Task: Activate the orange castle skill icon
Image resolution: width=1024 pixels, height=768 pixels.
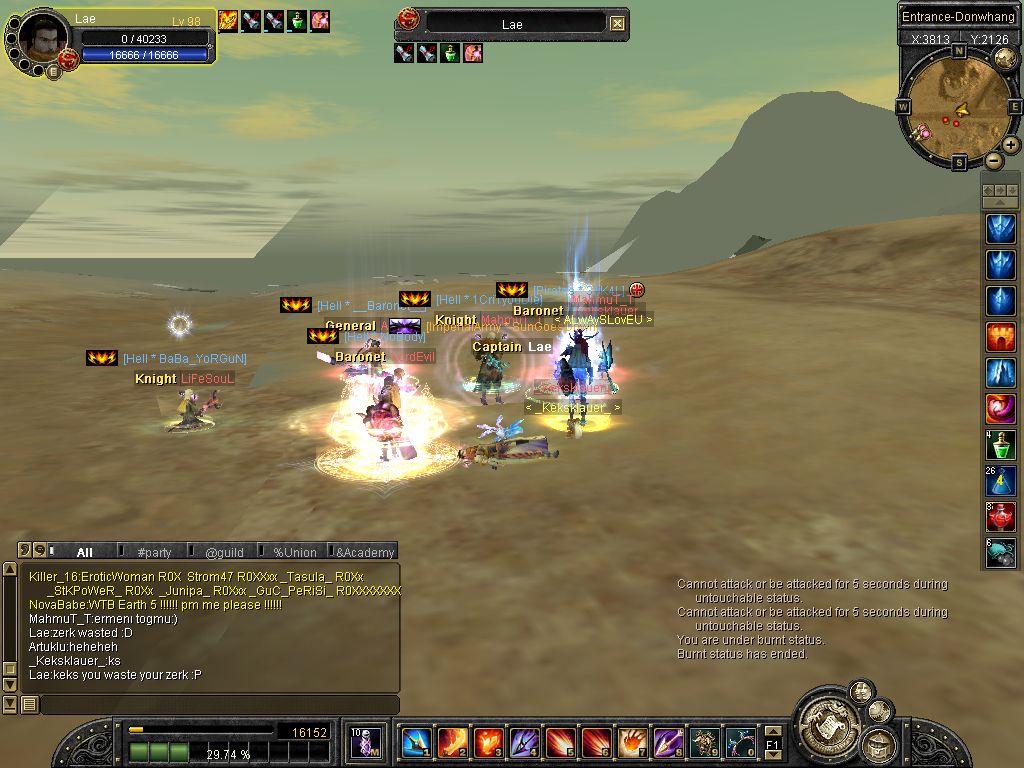Action: [x=1000, y=337]
